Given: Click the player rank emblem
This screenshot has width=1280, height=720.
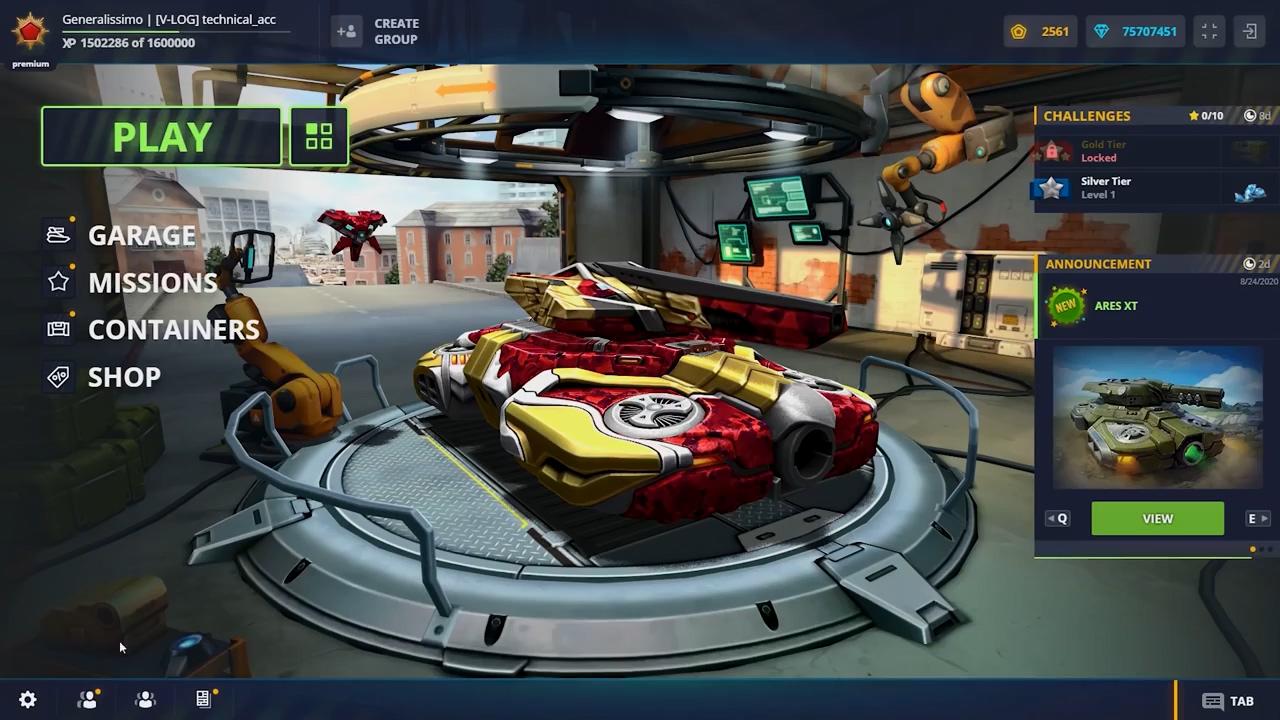Looking at the screenshot, I should 30,31.
